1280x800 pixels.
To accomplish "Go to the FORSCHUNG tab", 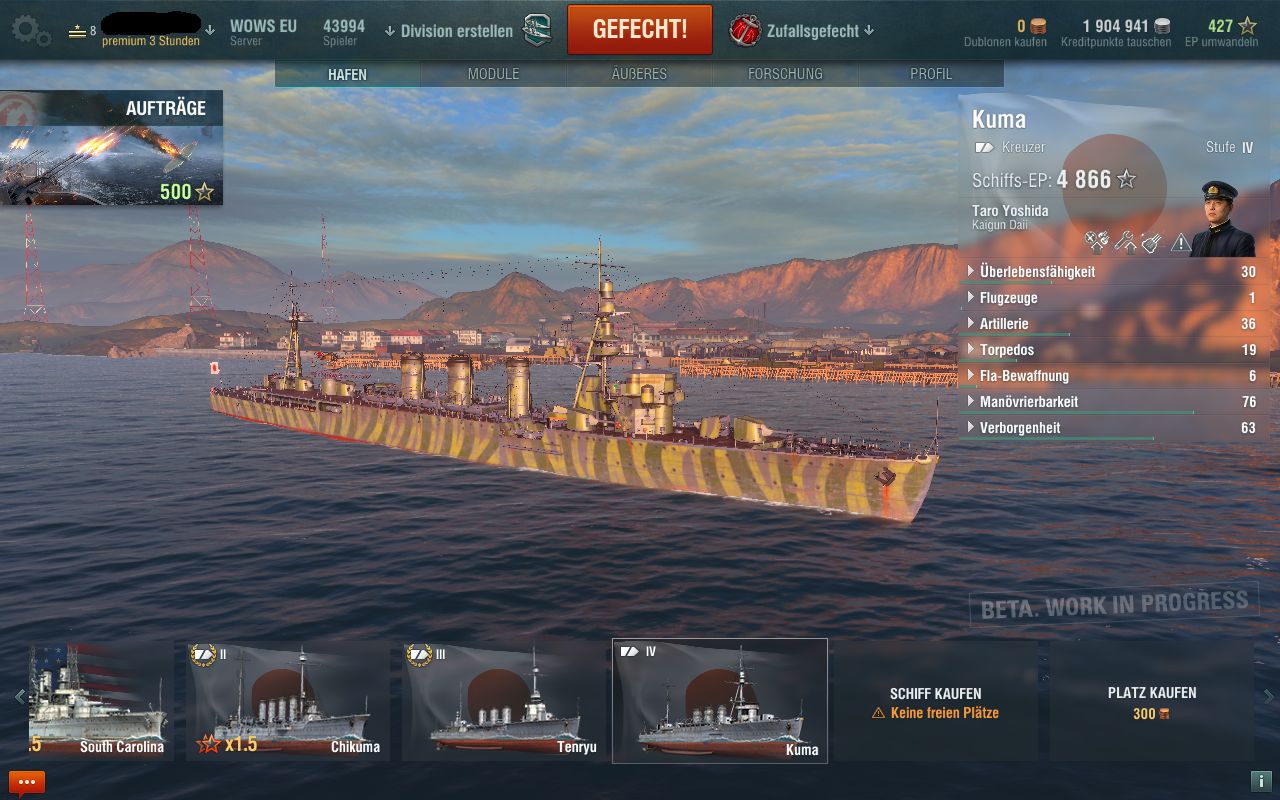I will point(785,74).
